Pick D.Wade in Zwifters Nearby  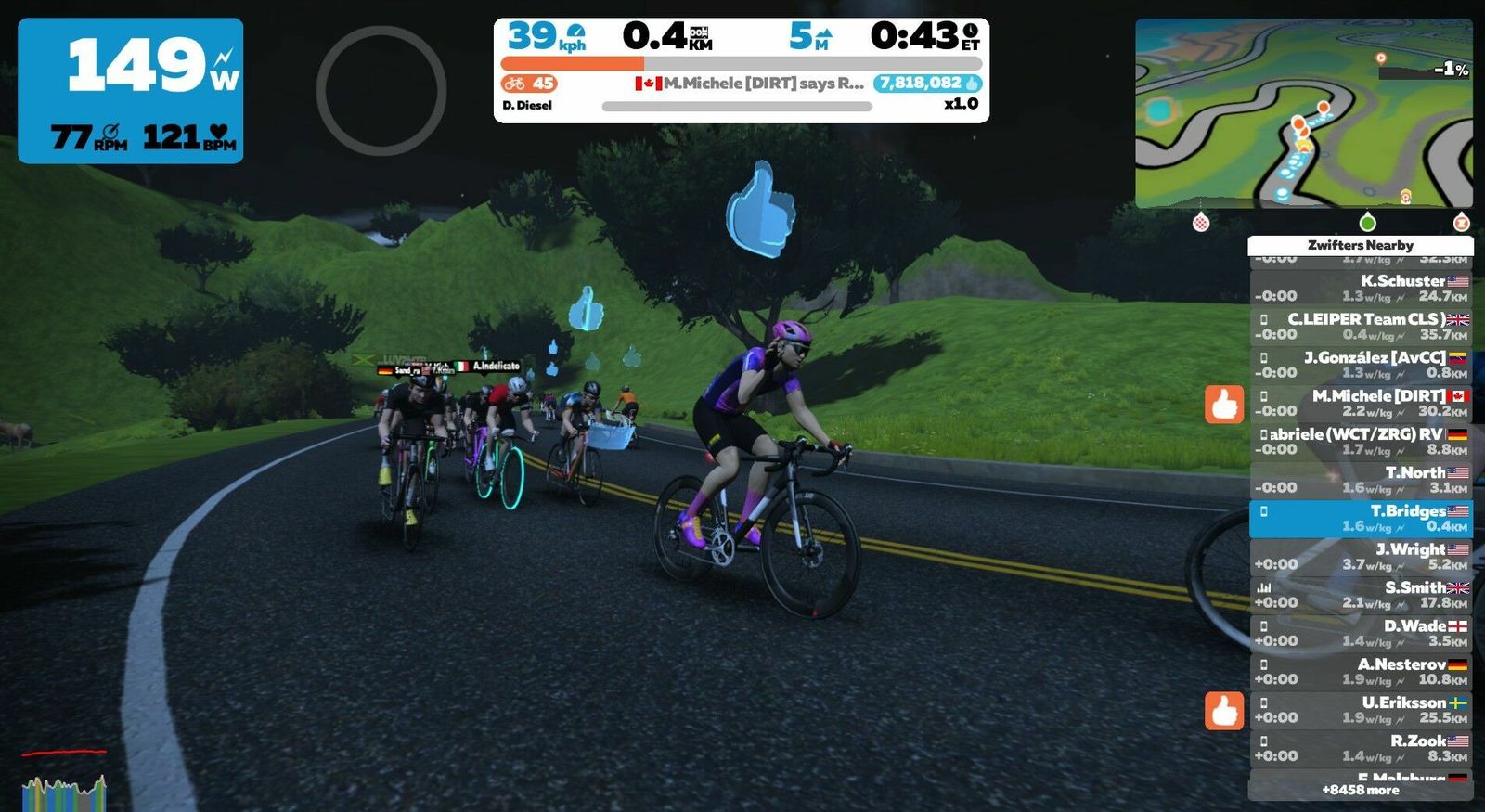(x=1361, y=633)
